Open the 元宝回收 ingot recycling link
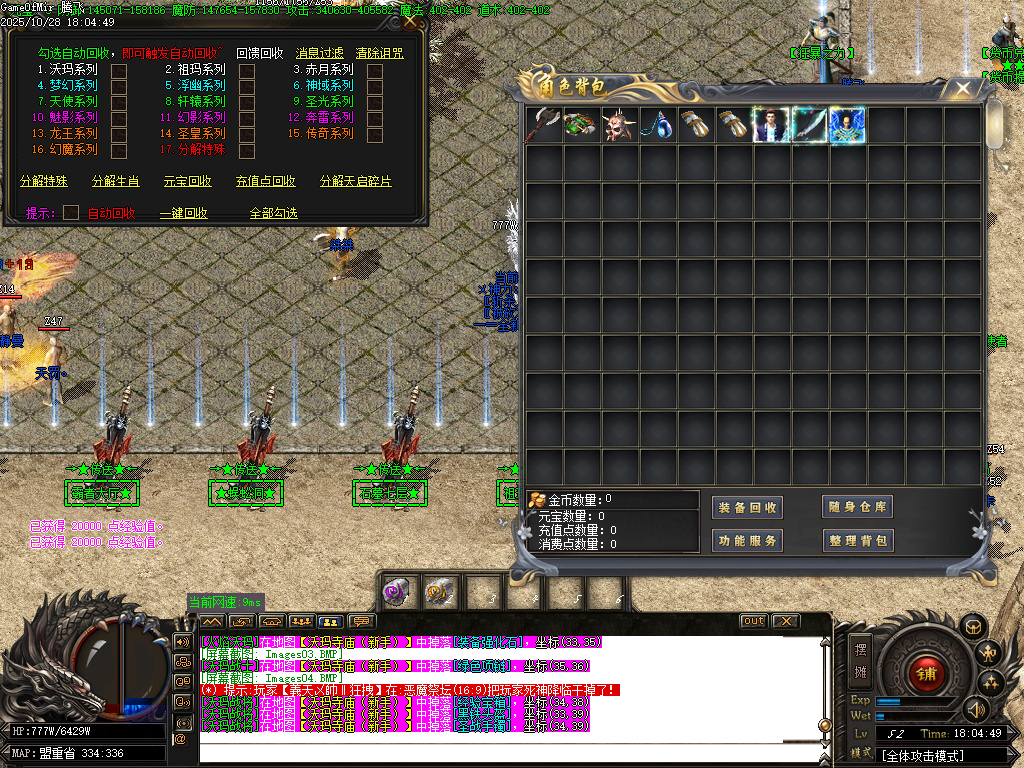 188,182
